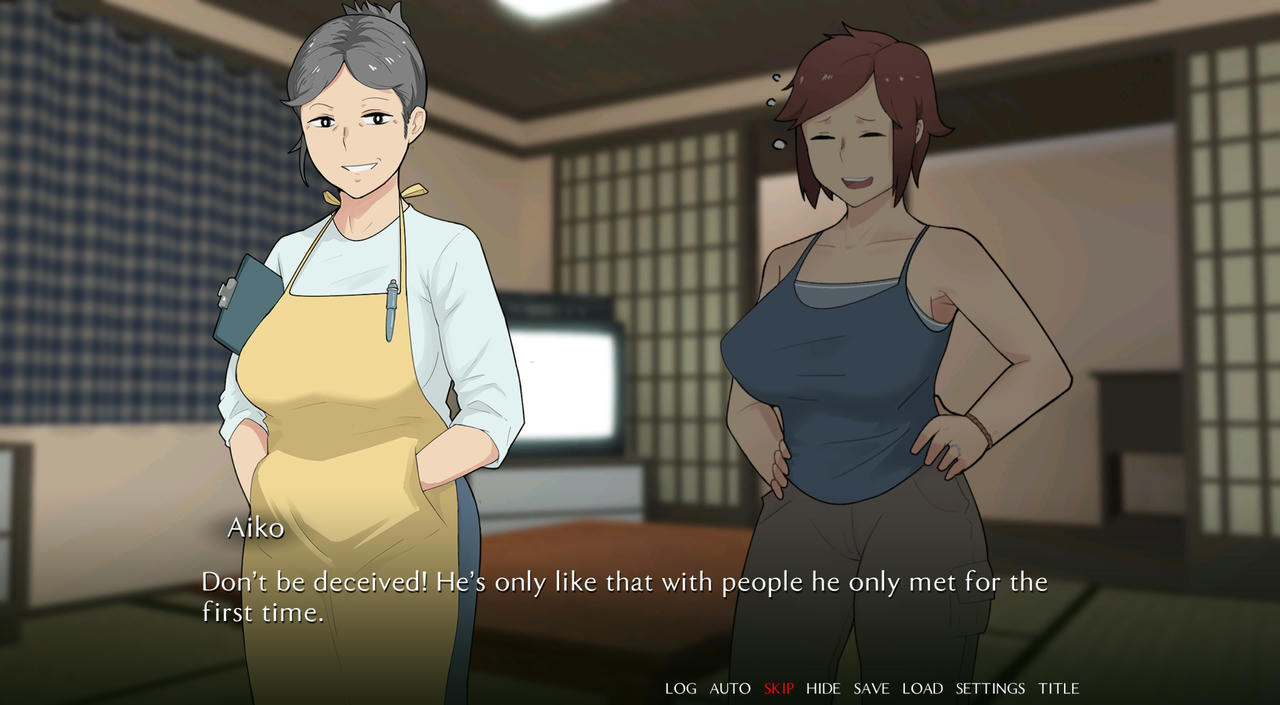The width and height of the screenshot is (1280, 705).
Task: Open the SAVE game screen
Action: click(x=871, y=688)
